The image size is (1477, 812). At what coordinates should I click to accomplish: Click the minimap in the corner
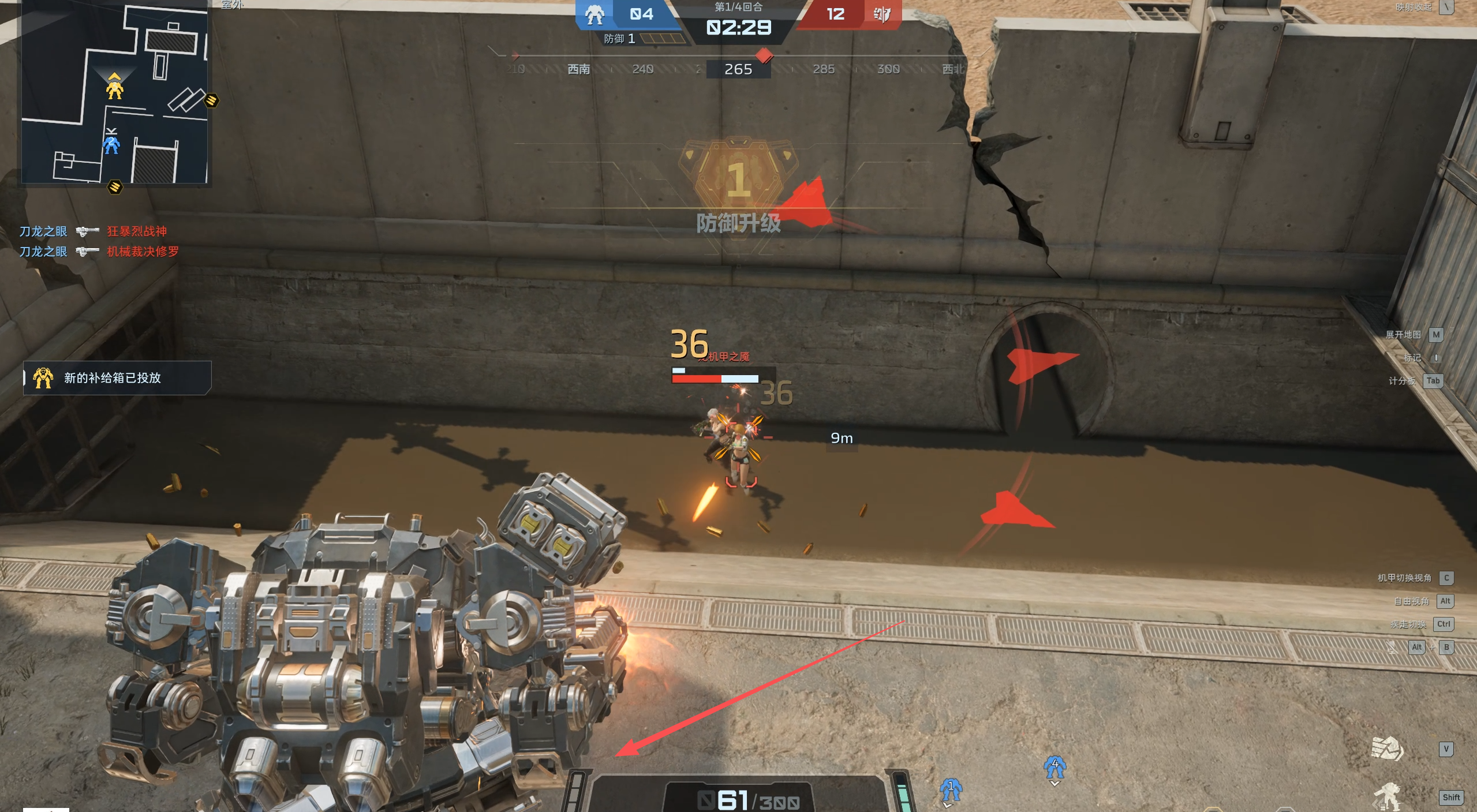[115, 92]
